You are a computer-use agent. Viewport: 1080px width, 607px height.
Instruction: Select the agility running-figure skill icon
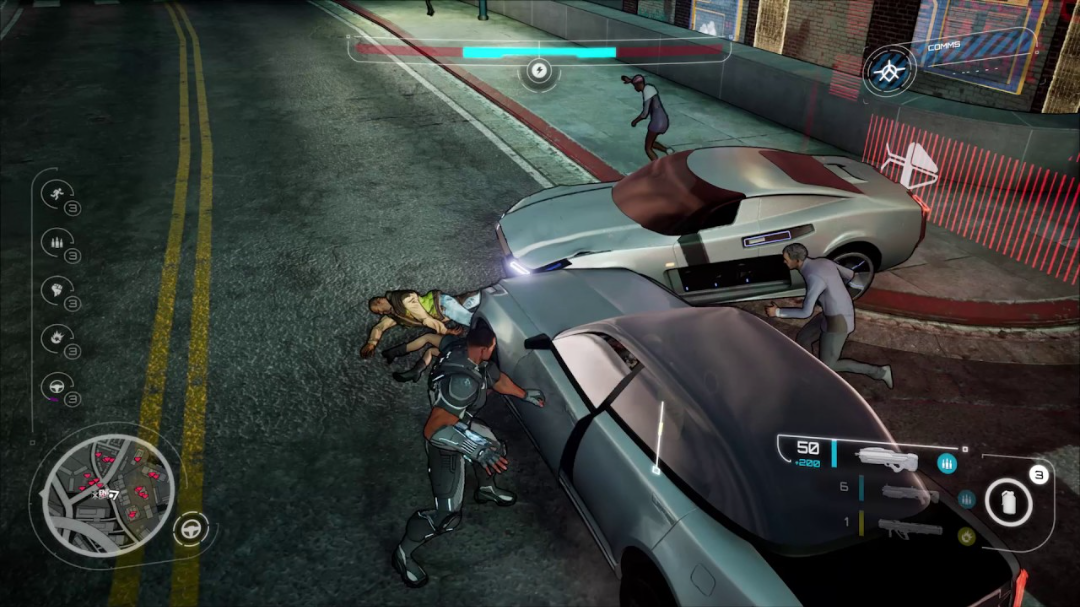click(x=56, y=193)
